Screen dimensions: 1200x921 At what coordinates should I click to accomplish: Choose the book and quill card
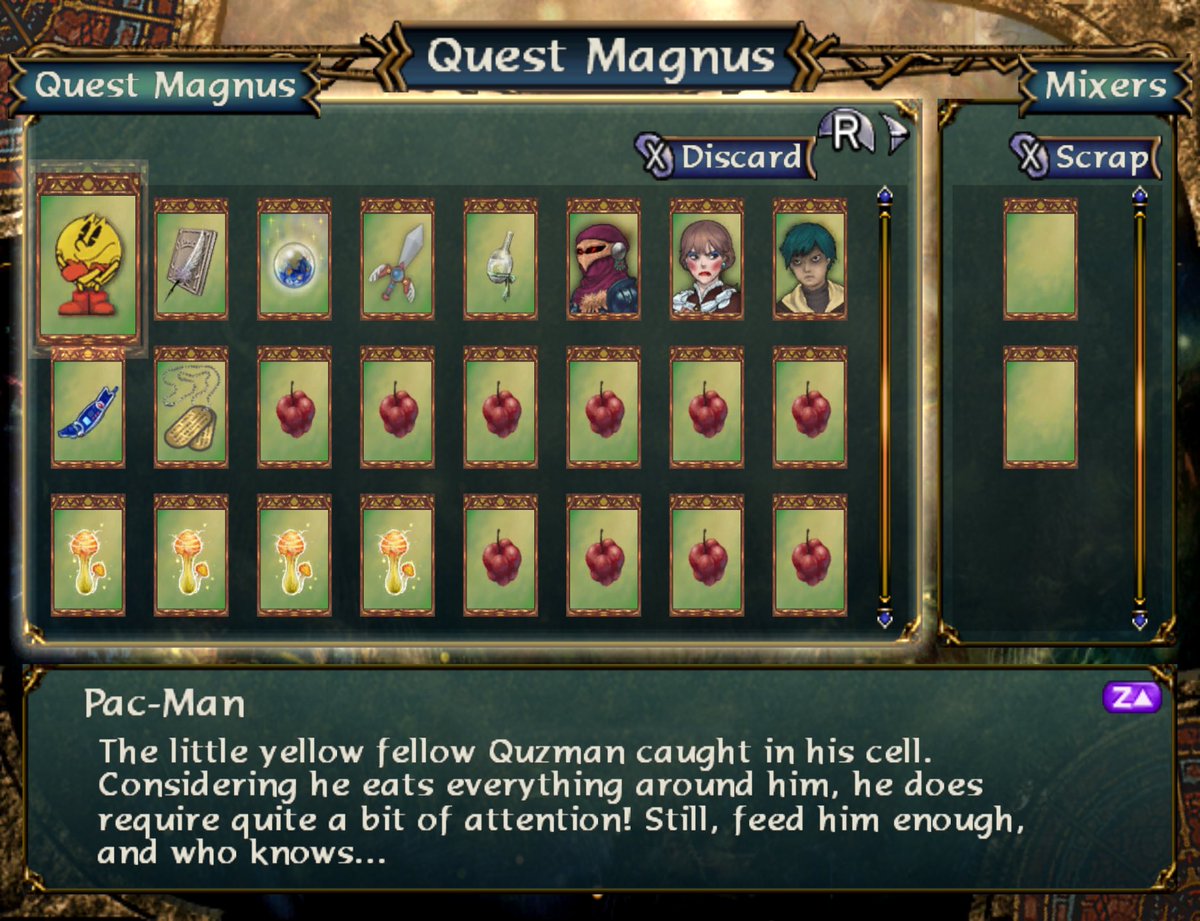[x=190, y=259]
